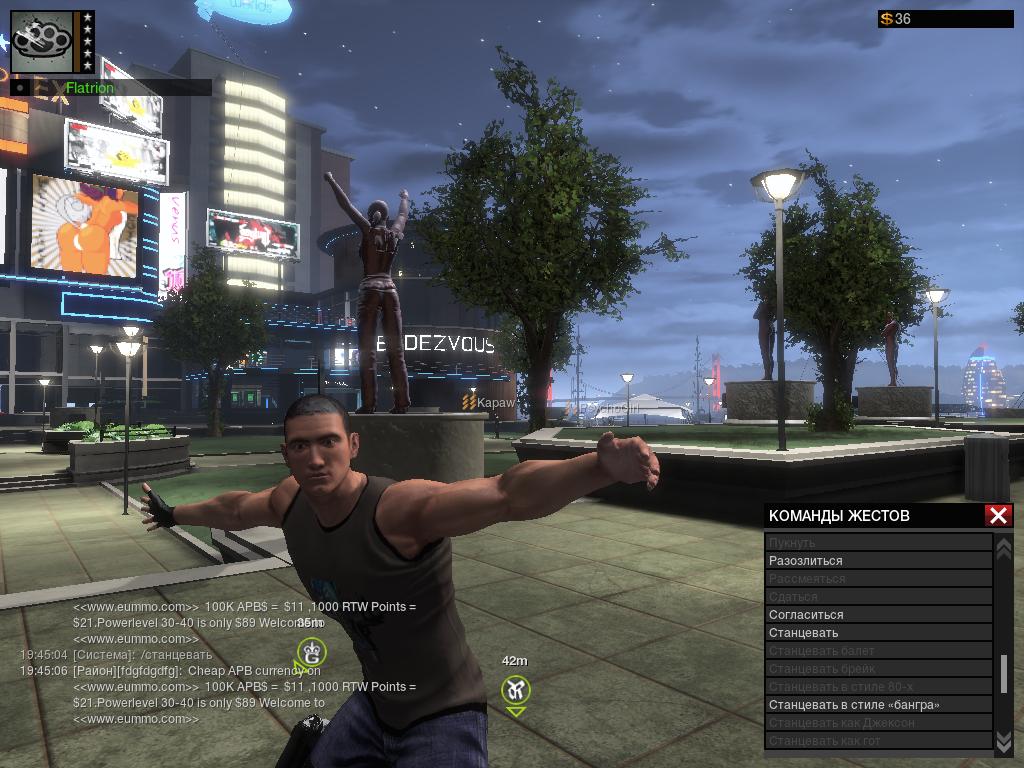Select the Станцевать балет entry
Screen dimensions: 1024x768
(x=878, y=651)
